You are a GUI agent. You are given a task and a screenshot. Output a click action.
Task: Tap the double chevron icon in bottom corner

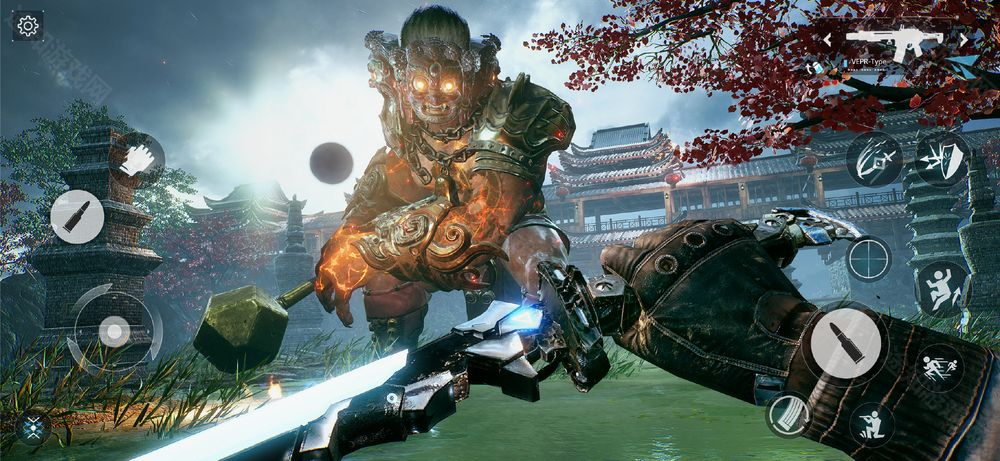(33, 429)
